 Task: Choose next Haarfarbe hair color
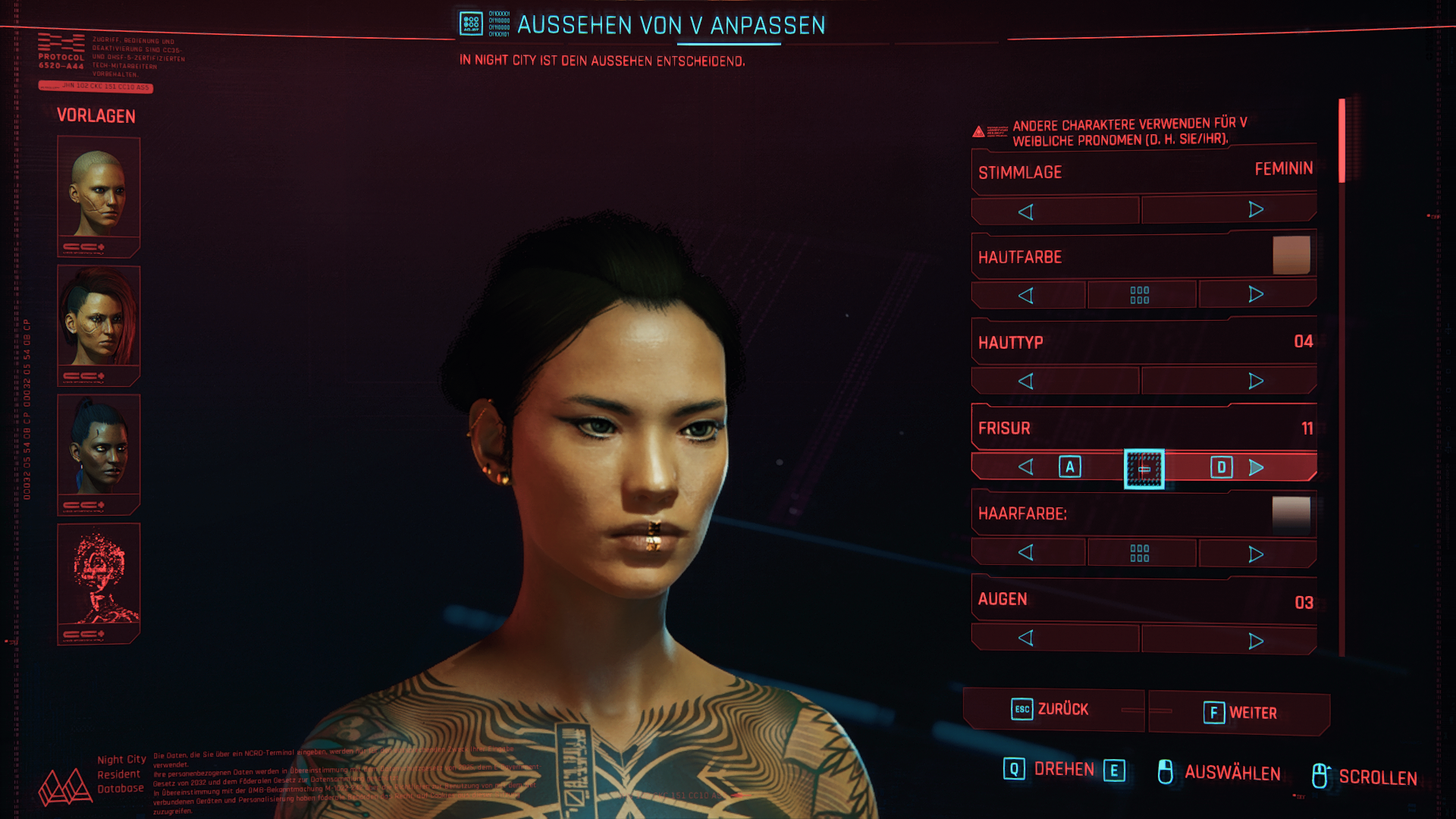[1256, 554]
